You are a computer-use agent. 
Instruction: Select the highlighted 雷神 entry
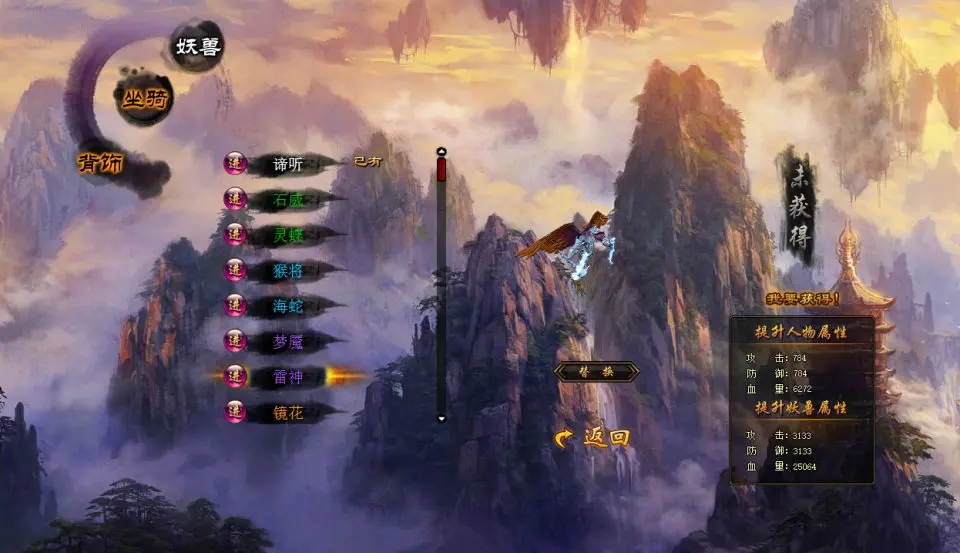(x=288, y=376)
